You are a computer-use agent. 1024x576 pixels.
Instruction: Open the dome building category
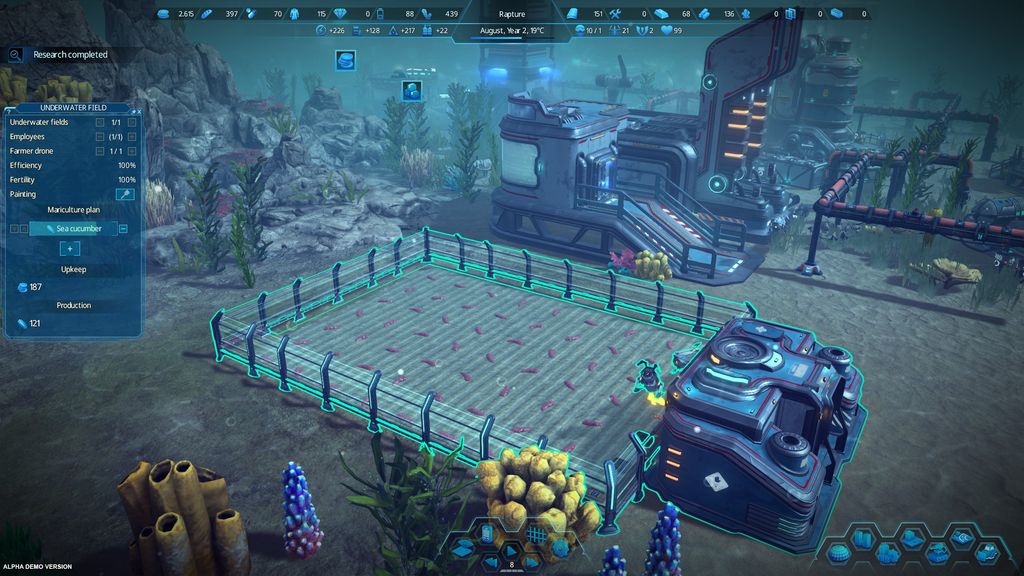840,553
